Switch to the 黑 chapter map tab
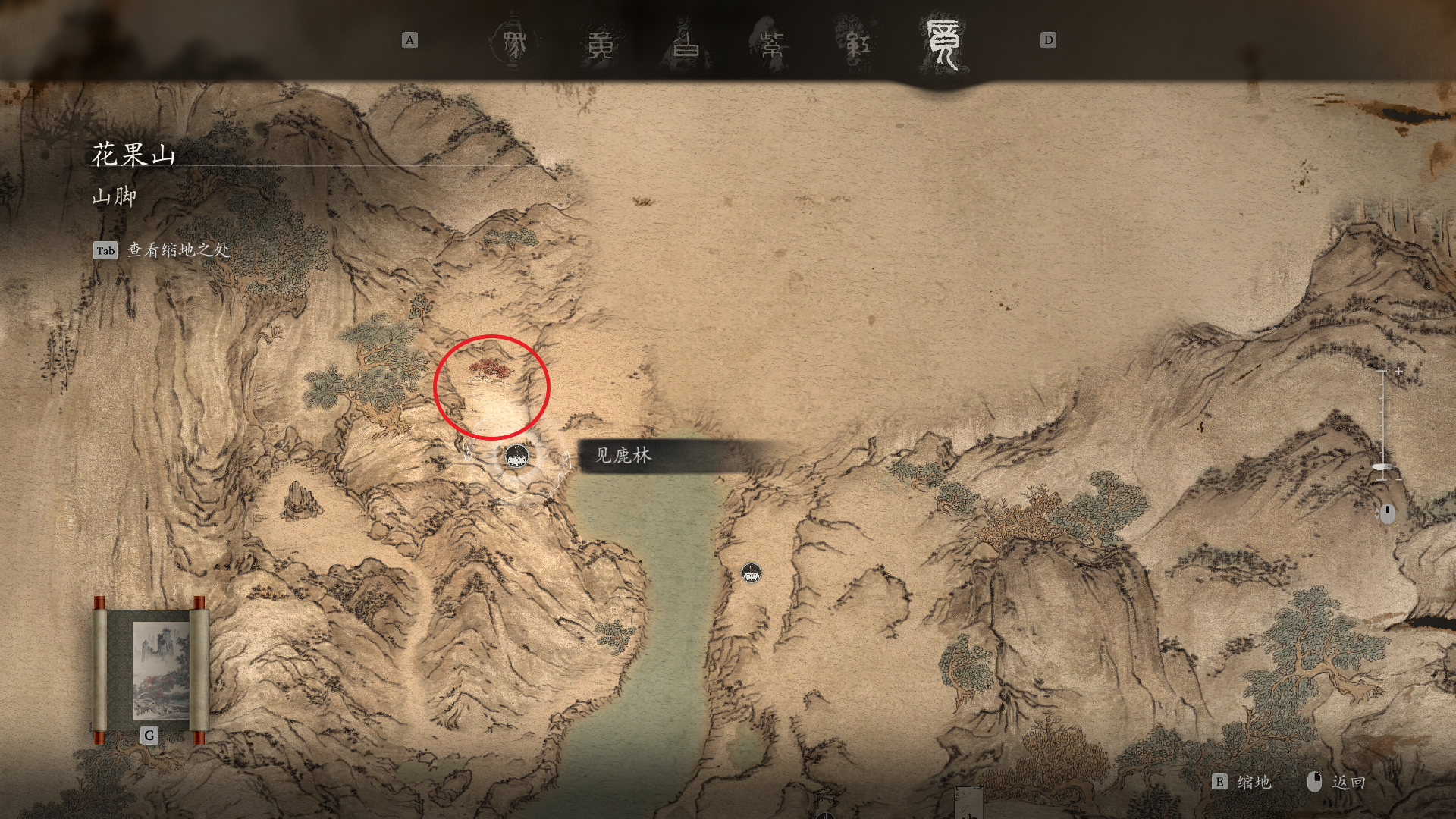The image size is (1456, 819). [514, 41]
